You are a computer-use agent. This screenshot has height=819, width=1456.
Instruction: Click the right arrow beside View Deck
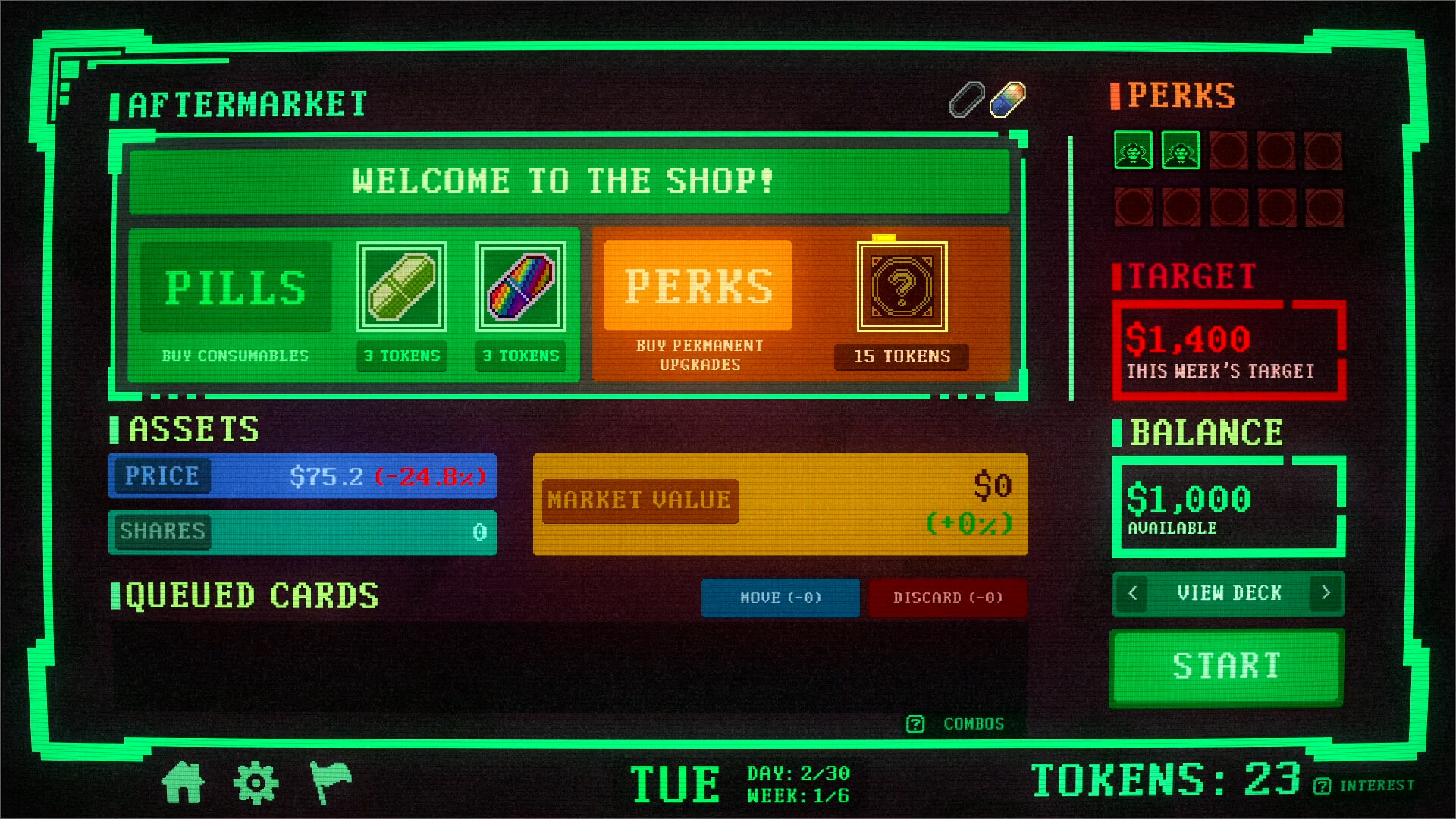[x=1325, y=594]
